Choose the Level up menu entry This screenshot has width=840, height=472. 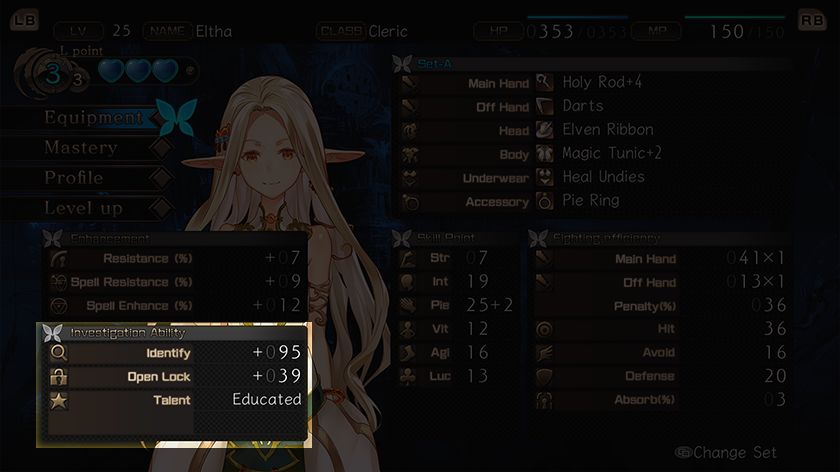(83, 208)
